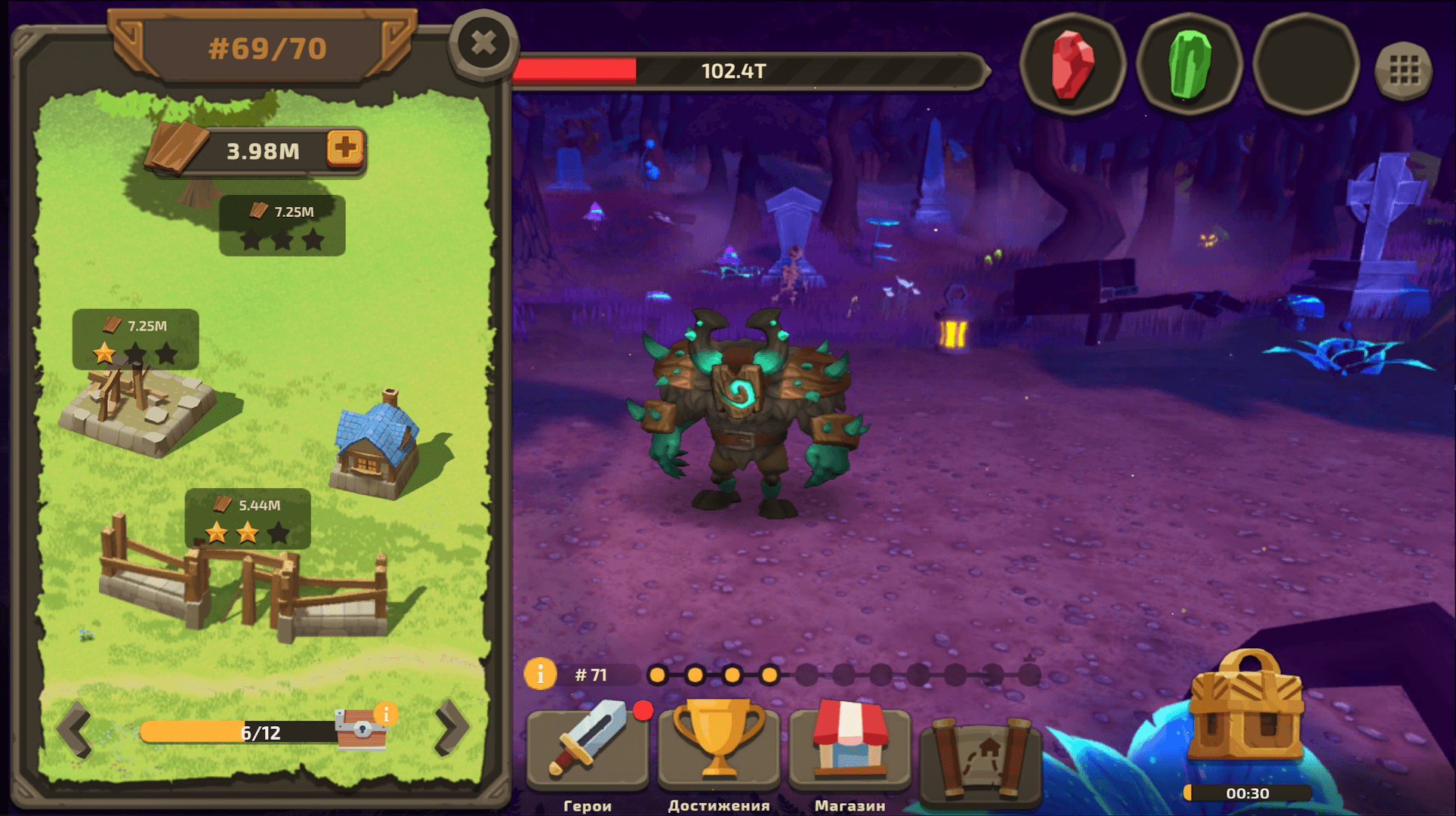
Task: Select the first orange stage progress dot
Action: tap(659, 675)
